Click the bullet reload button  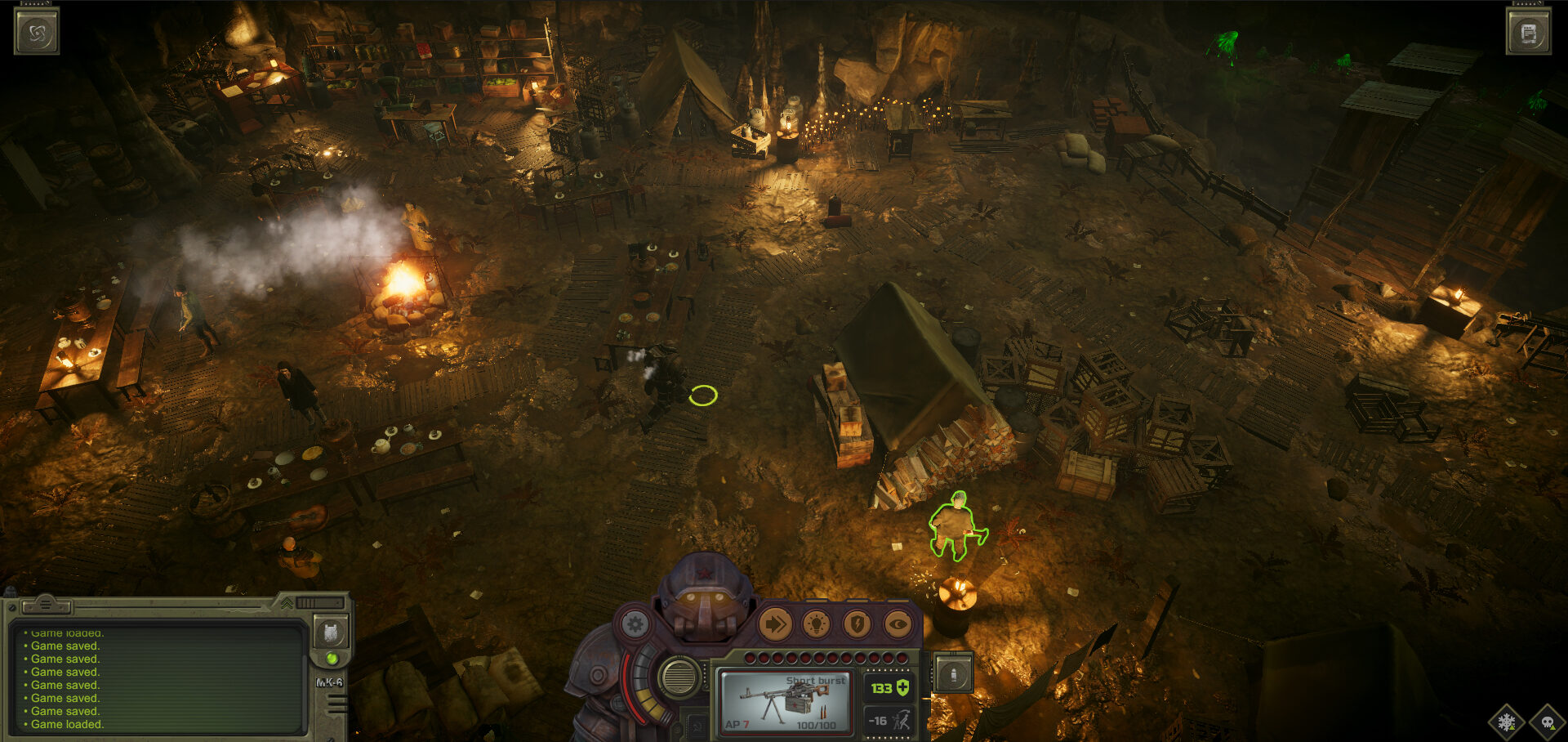953,674
